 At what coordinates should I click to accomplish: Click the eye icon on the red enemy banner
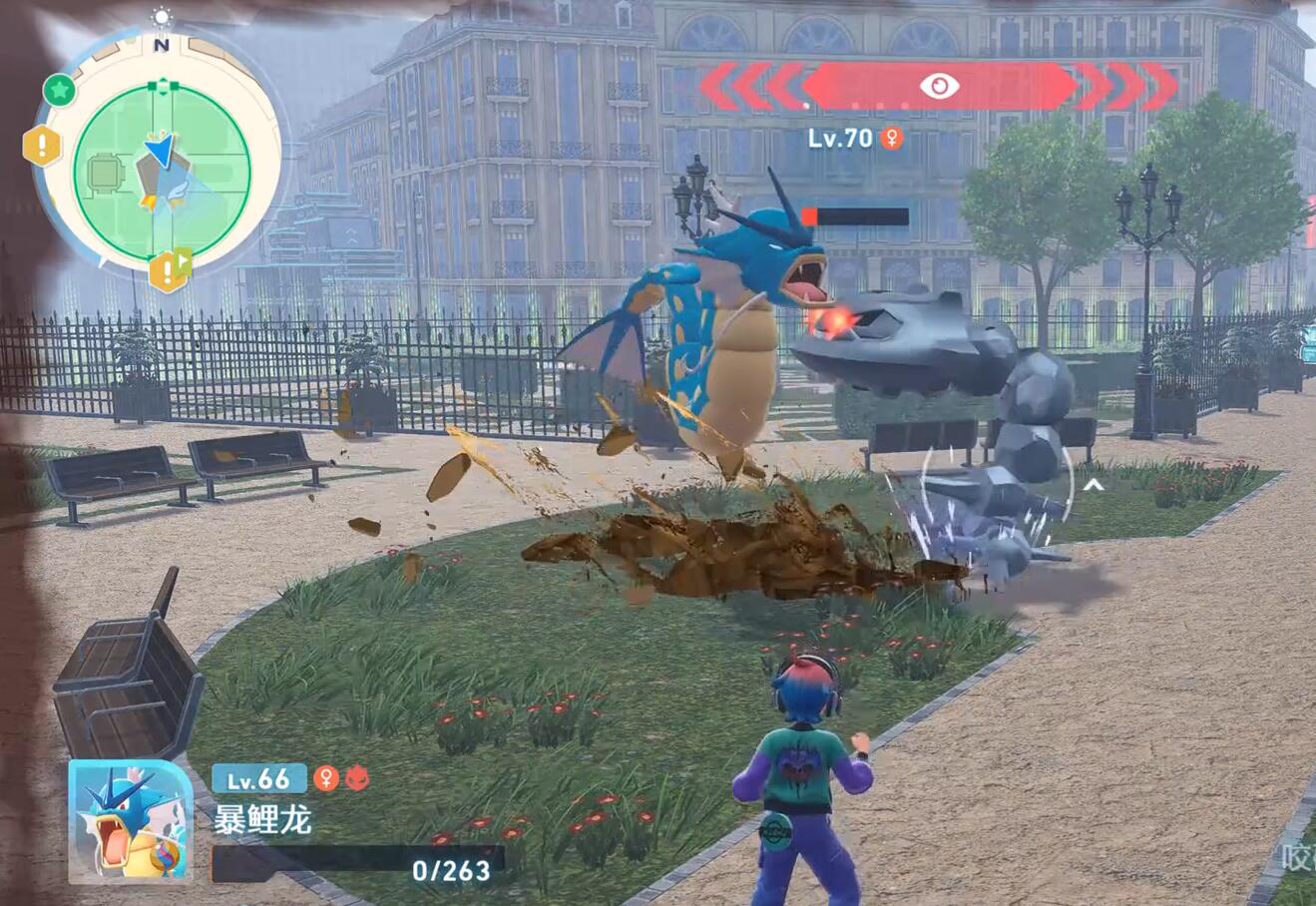coord(938,86)
